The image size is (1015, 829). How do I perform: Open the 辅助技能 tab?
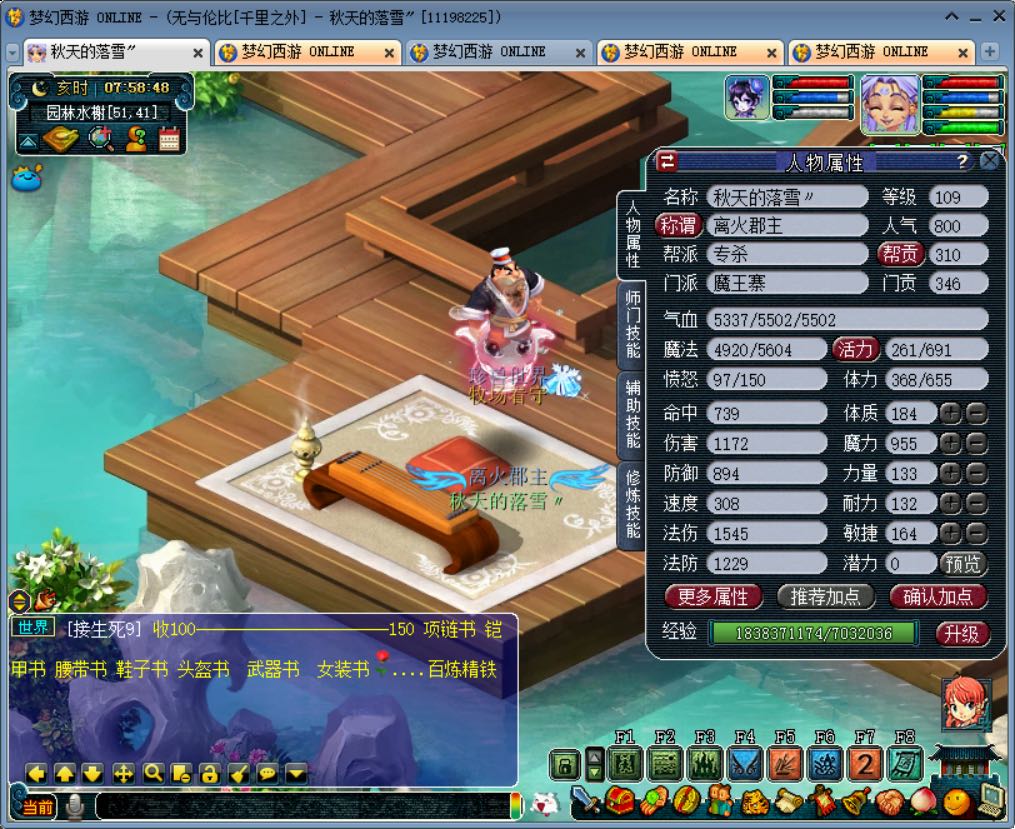click(632, 413)
